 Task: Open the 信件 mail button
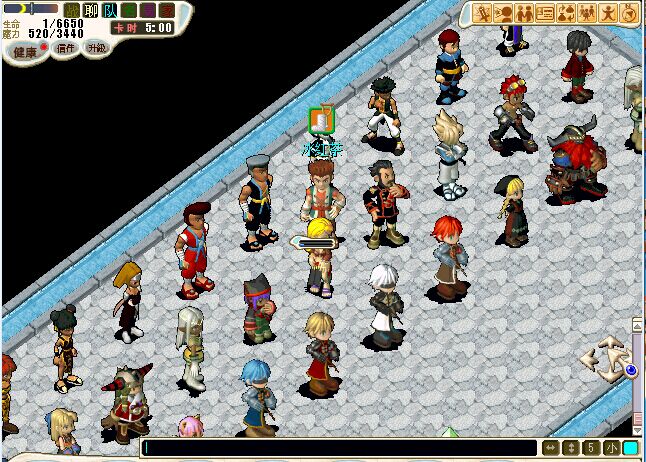(x=66, y=48)
